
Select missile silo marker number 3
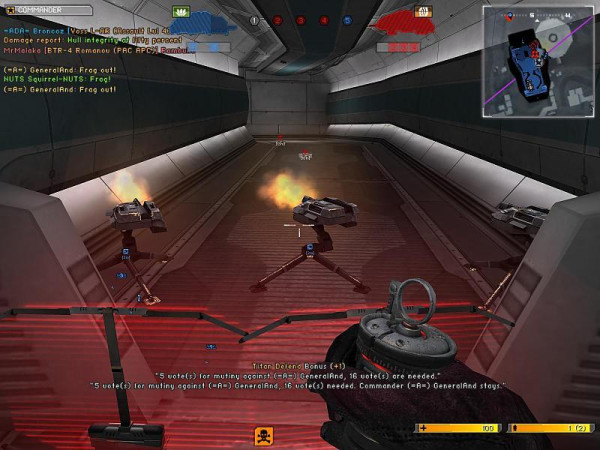tap(301, 20)
